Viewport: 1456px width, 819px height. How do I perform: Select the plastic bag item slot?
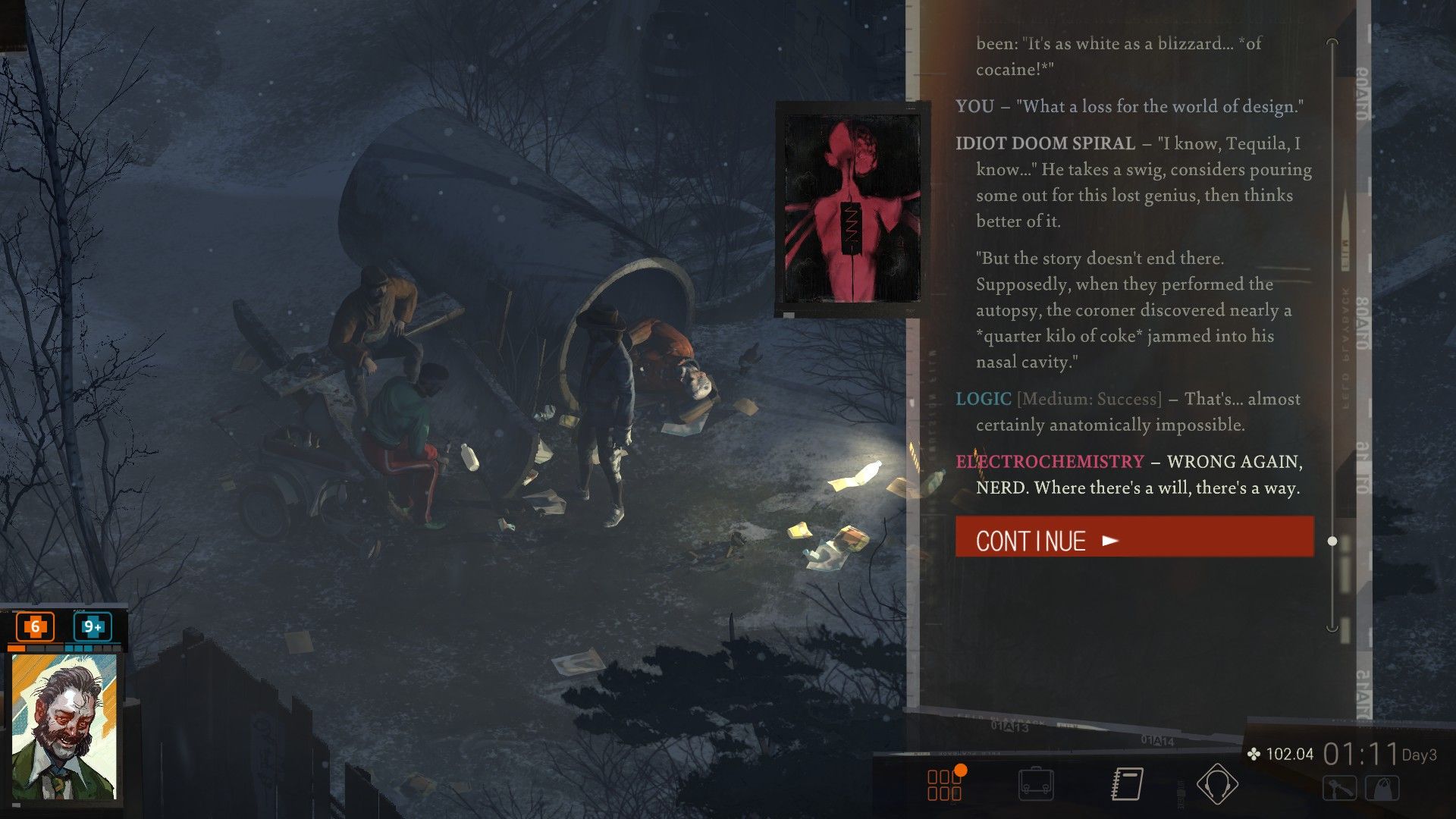(1383, 789)
